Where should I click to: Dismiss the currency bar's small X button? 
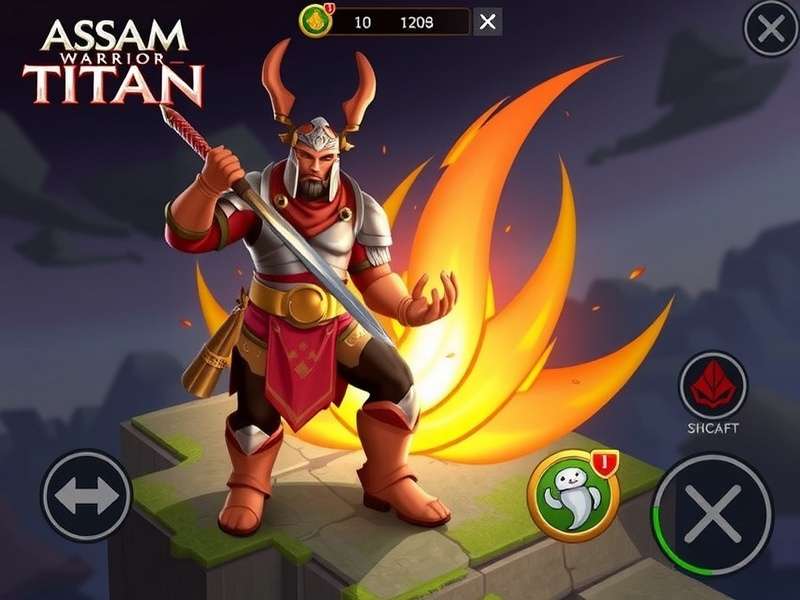(x=487, y=22)
